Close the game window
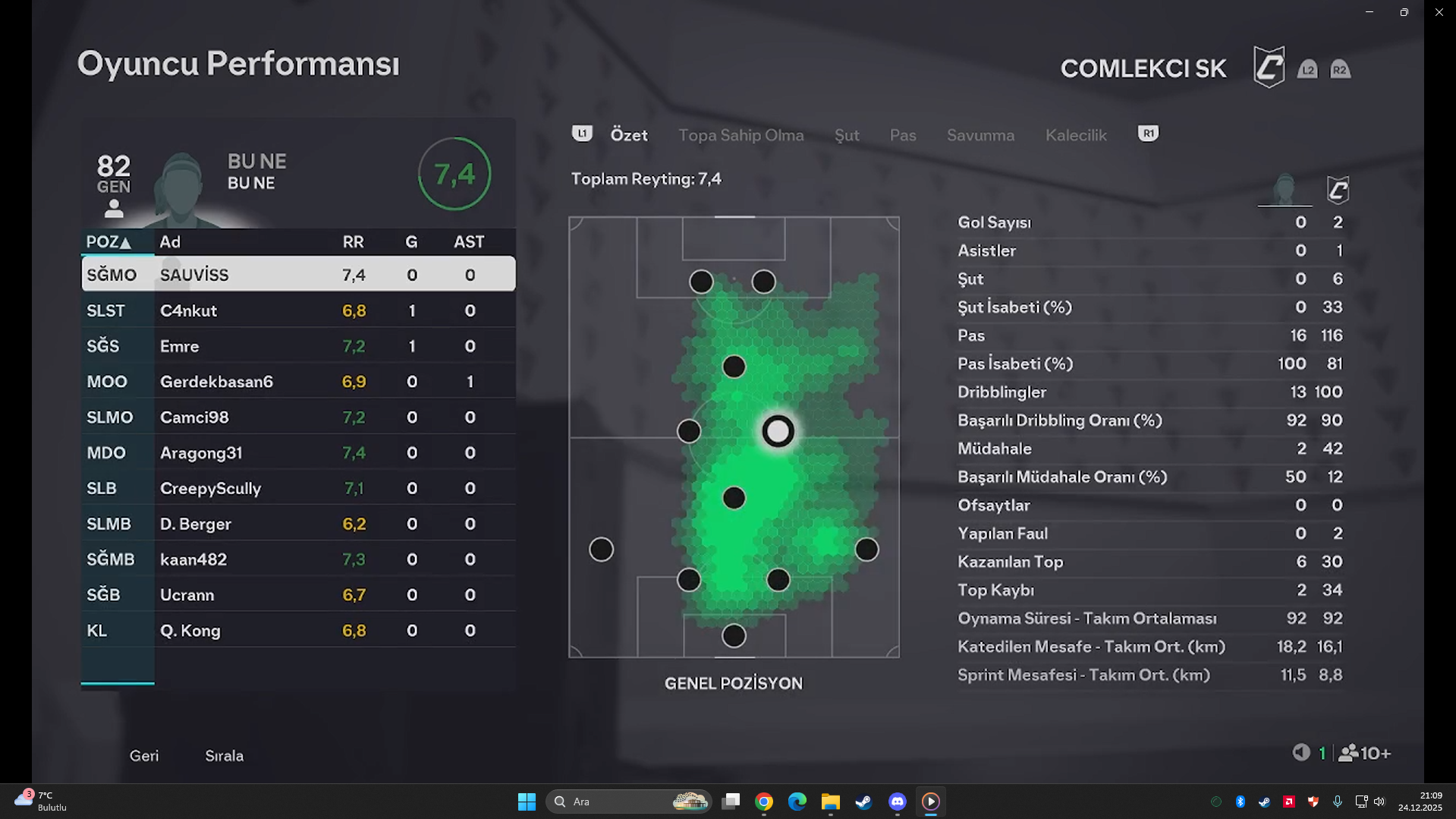 1439,12
